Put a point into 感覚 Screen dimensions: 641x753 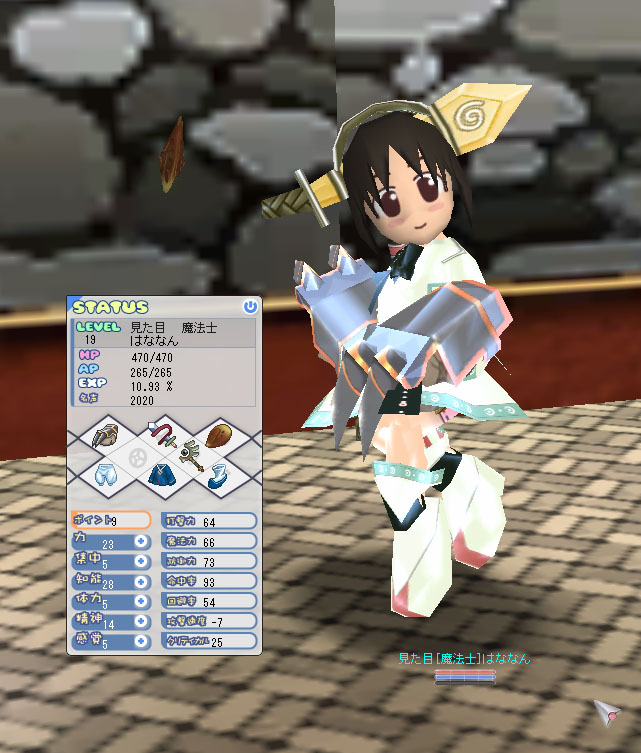pyautogui.click(x=141, y=641)
